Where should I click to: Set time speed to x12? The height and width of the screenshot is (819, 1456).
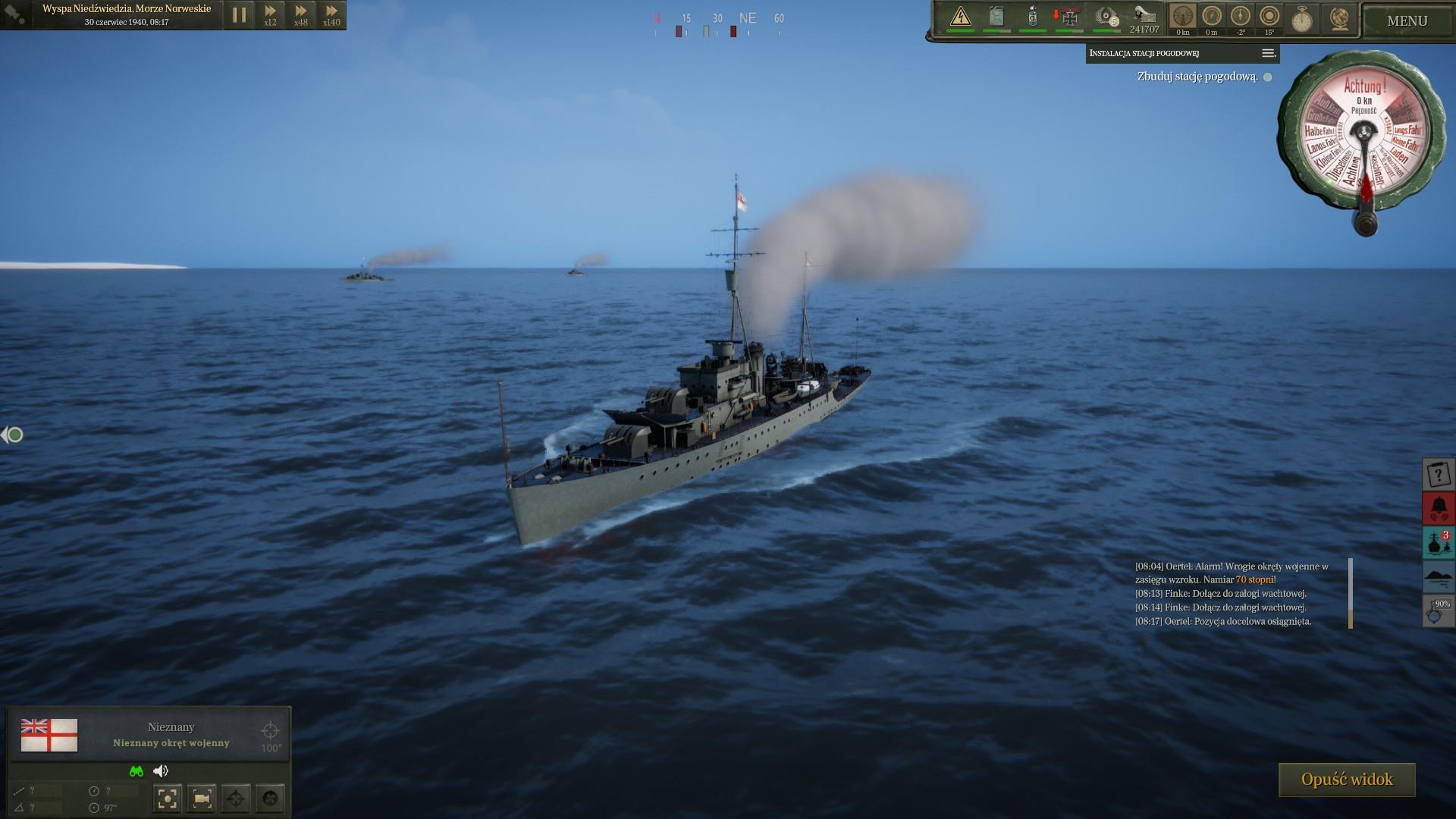click(x=270, y=15)
